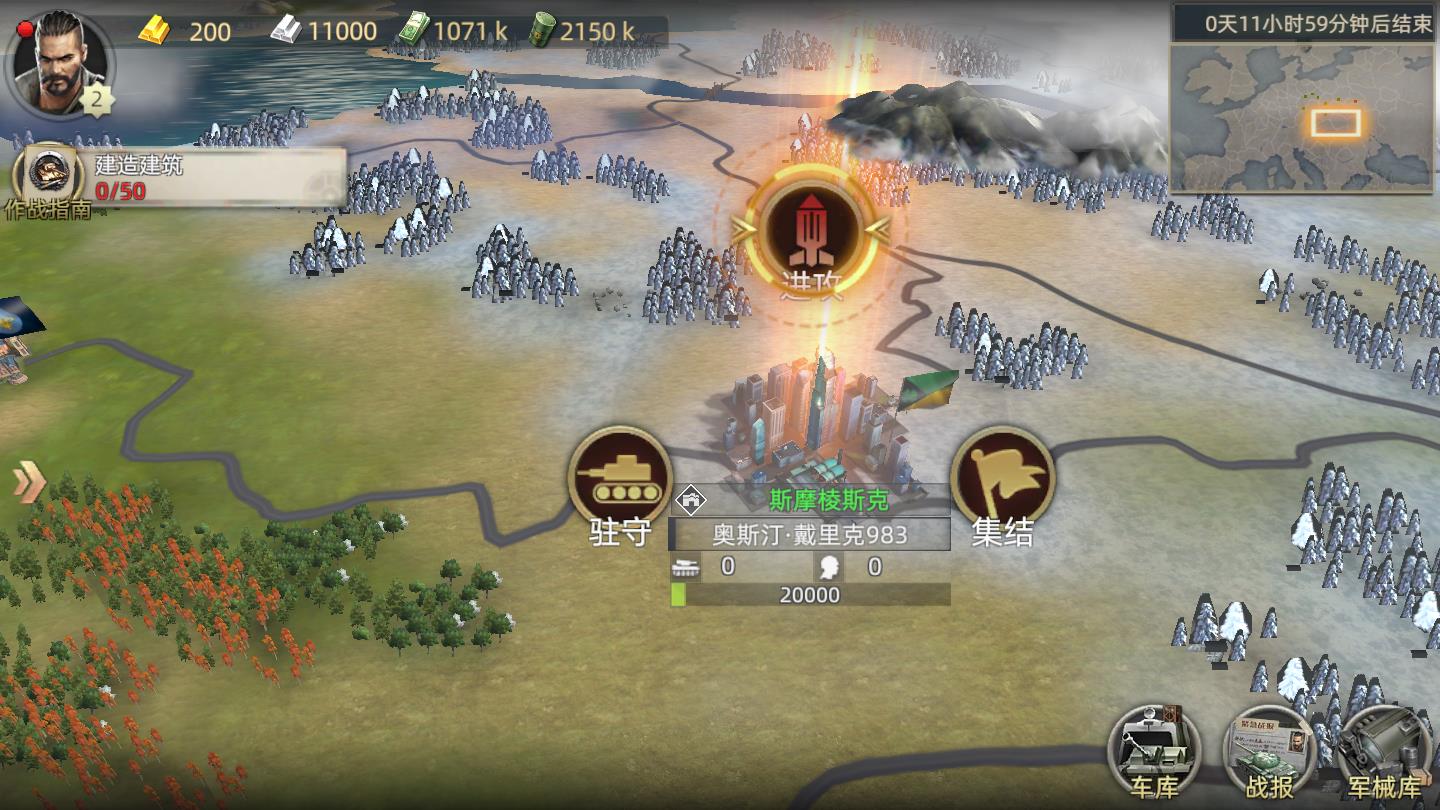This screenshot has width=1440, height=810.
Task: Open the 车库 garage
Action: 1154,754
